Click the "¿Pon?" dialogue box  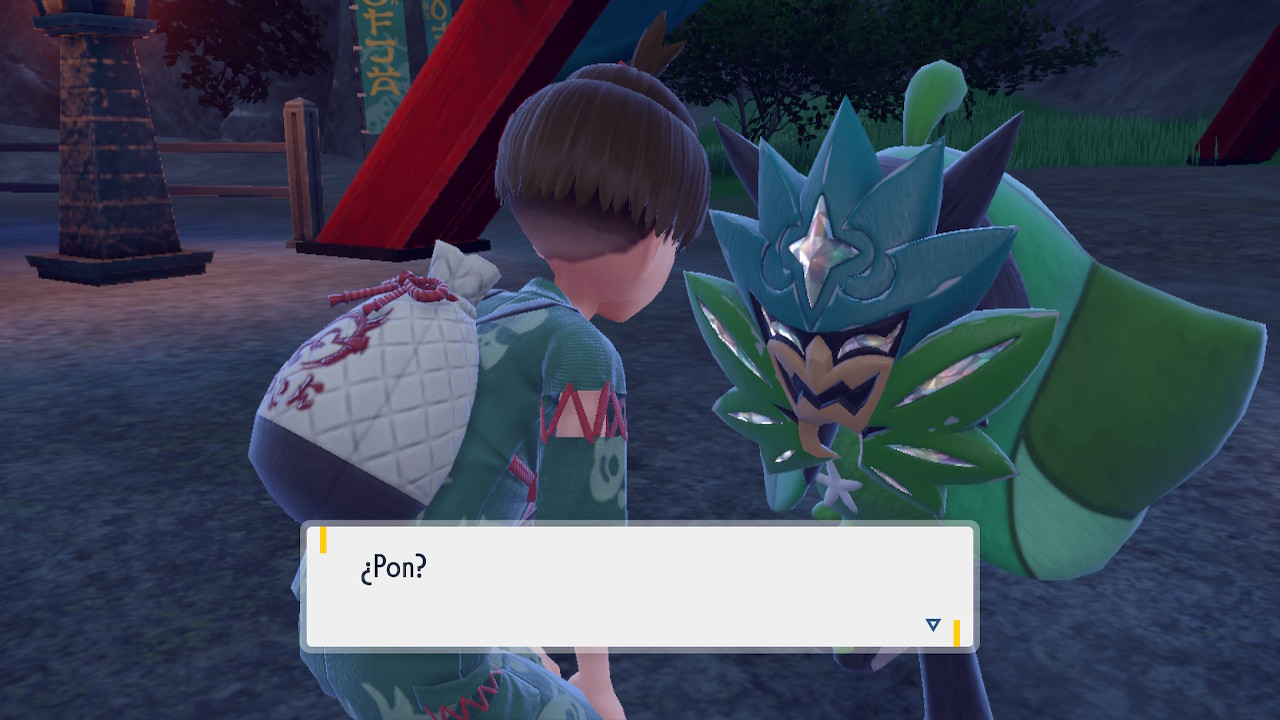pos(638,587)
